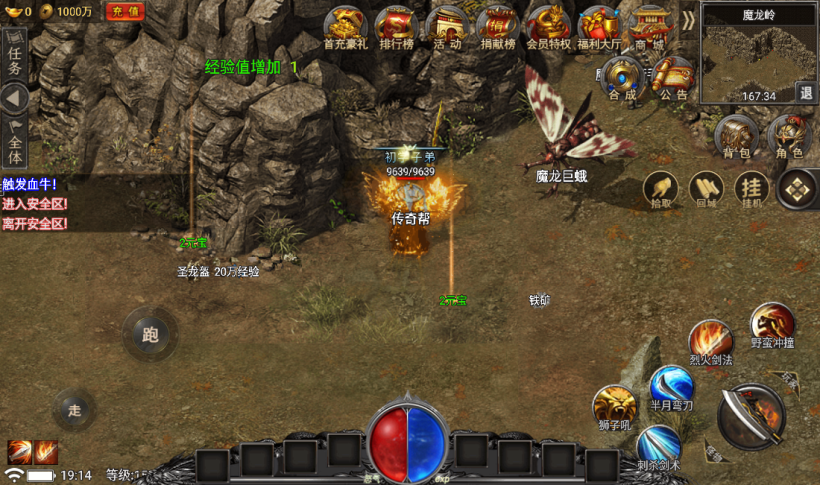This screenshot has height=485, width=820.
Task: Read the 公告 announcement scroll
Action: pos(673,78)
